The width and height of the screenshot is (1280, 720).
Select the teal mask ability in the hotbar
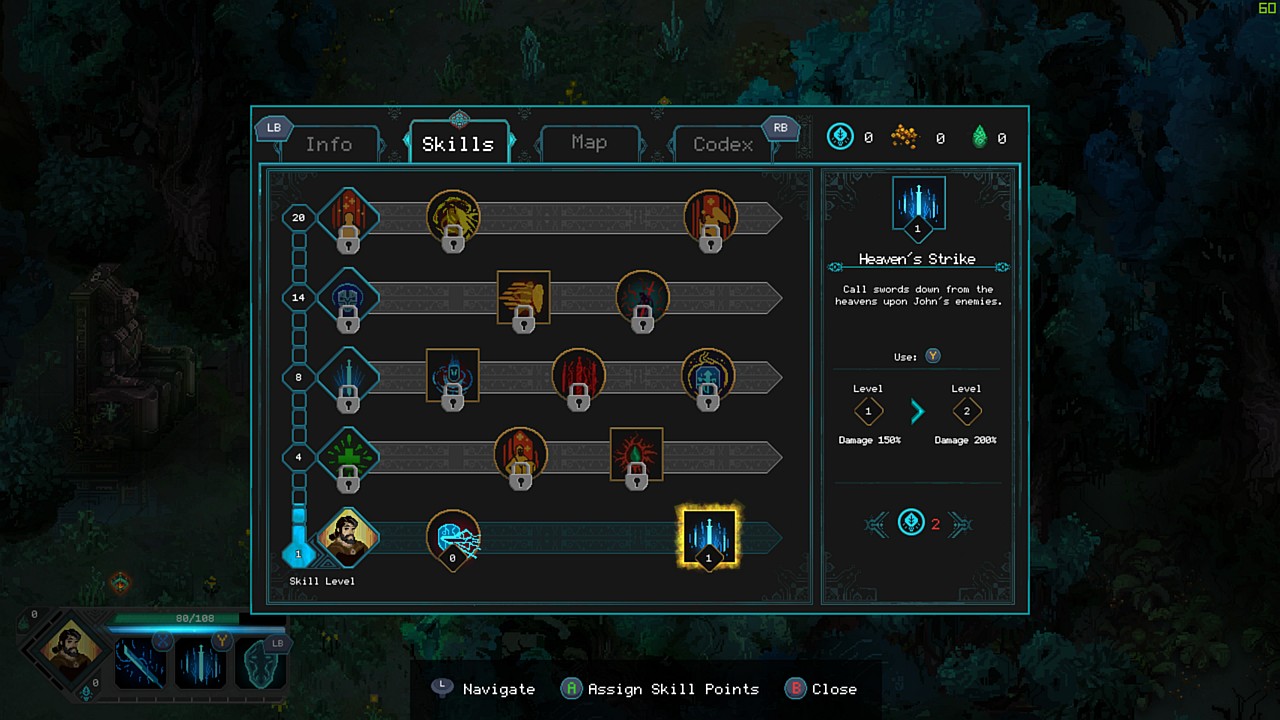click(x=259, y=663)
